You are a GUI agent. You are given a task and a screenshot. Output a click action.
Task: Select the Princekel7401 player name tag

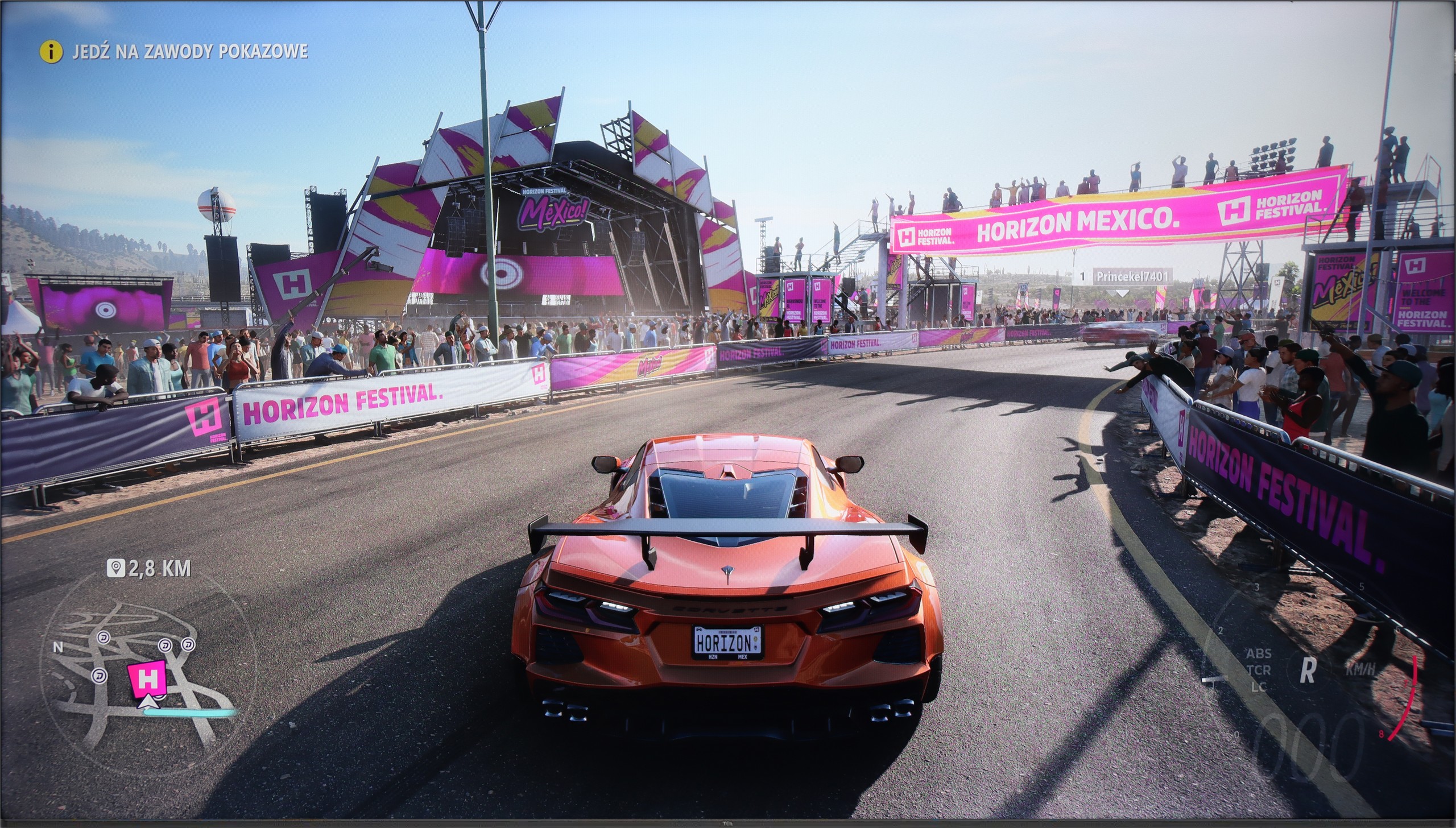(1132, 277)
